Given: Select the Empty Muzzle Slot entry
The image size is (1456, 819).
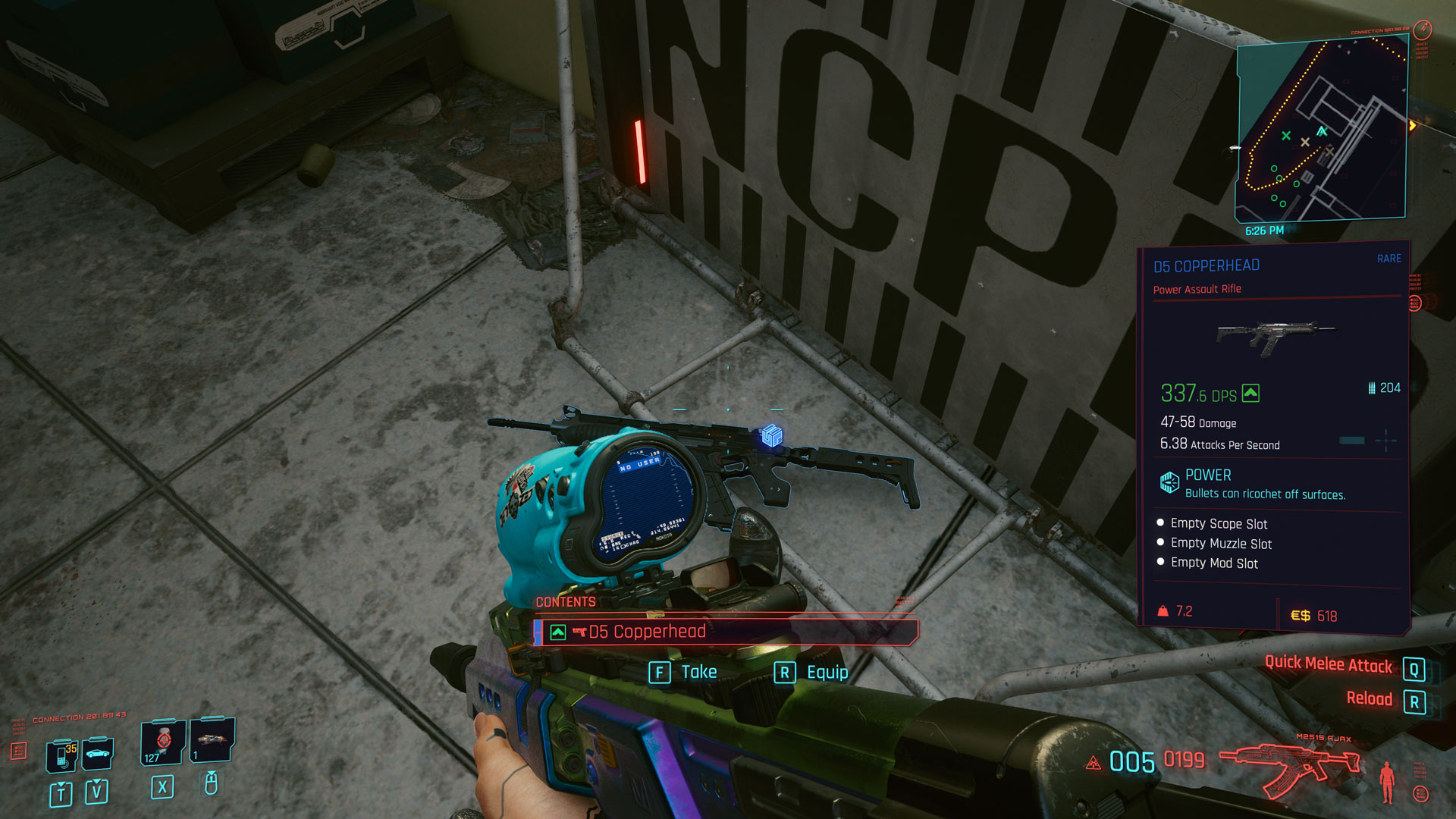Looking at the screenshot, I should tap(1221, 544).
